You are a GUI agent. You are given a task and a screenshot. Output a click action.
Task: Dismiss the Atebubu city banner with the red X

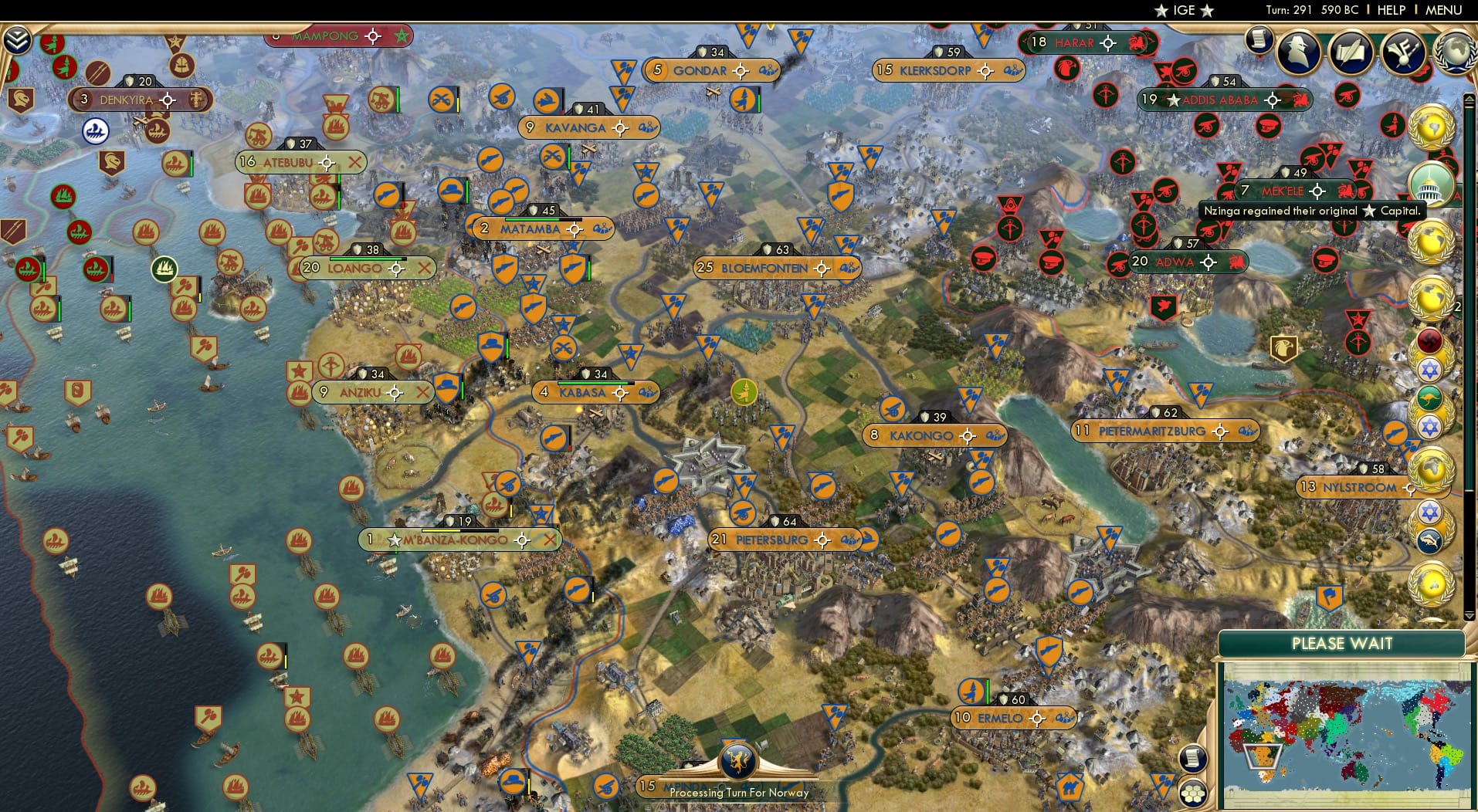[x=357, y=162]
